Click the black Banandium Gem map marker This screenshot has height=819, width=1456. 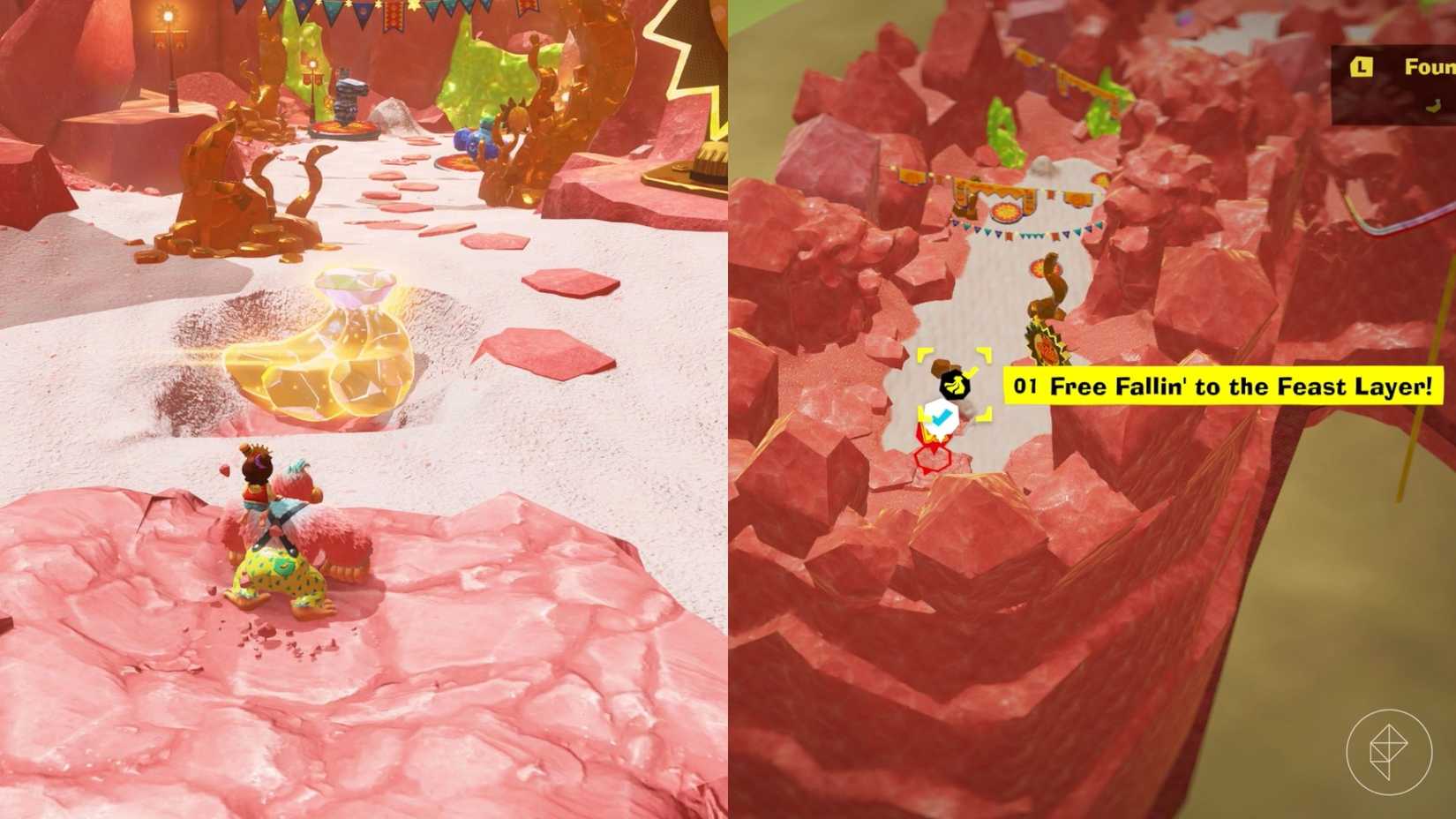pyautogui.click(x=955, y=385)
